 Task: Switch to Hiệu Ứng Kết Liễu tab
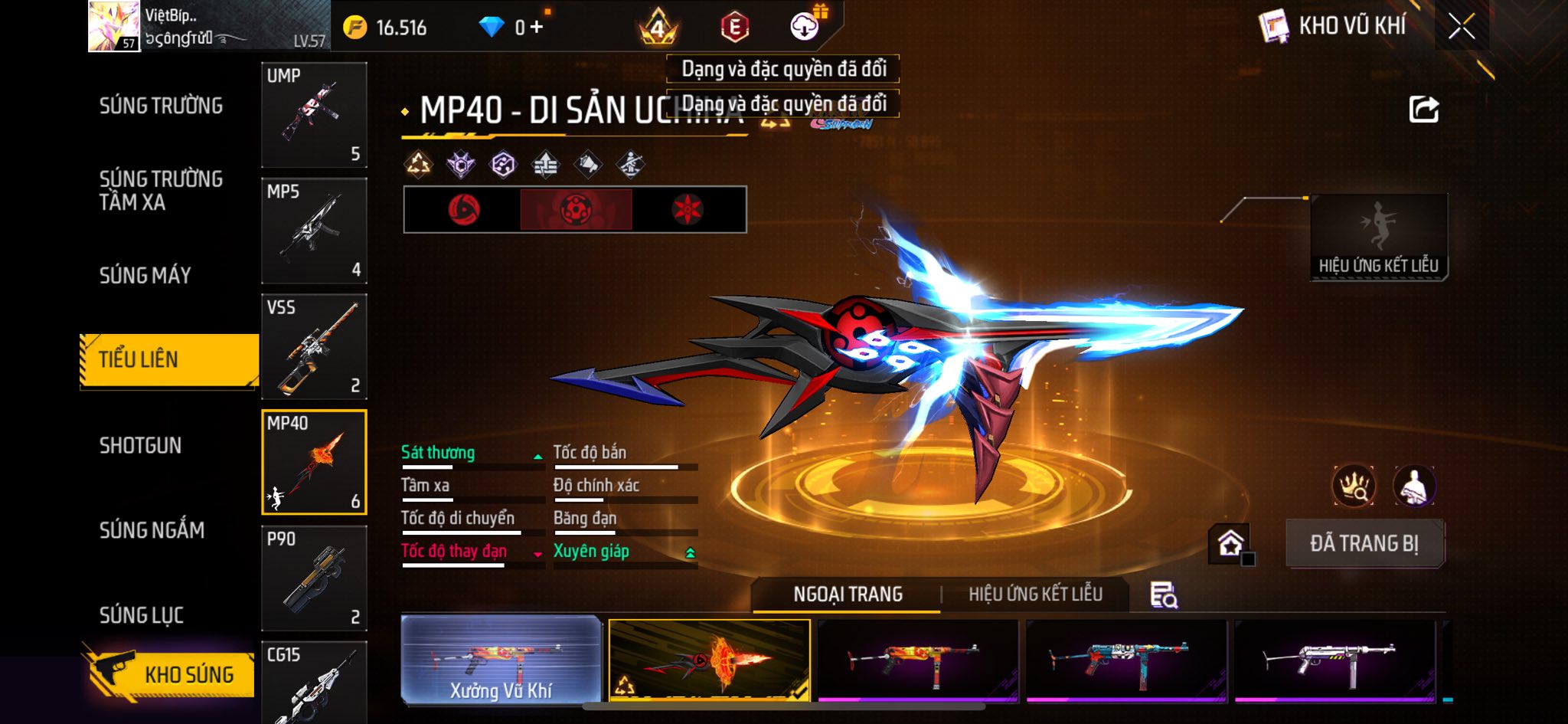(1035, 595)
